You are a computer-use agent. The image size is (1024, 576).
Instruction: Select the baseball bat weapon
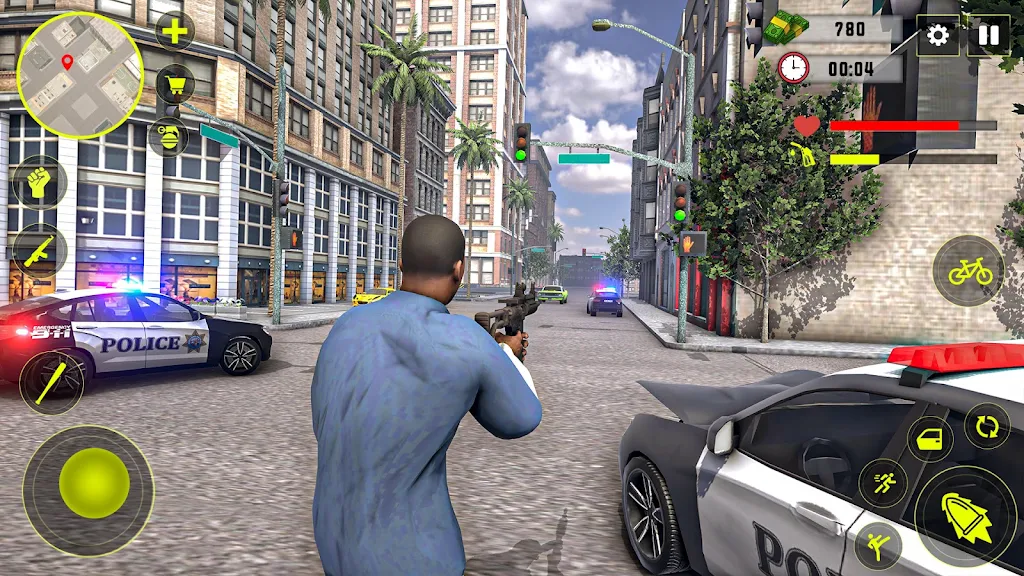pos(52,382)
